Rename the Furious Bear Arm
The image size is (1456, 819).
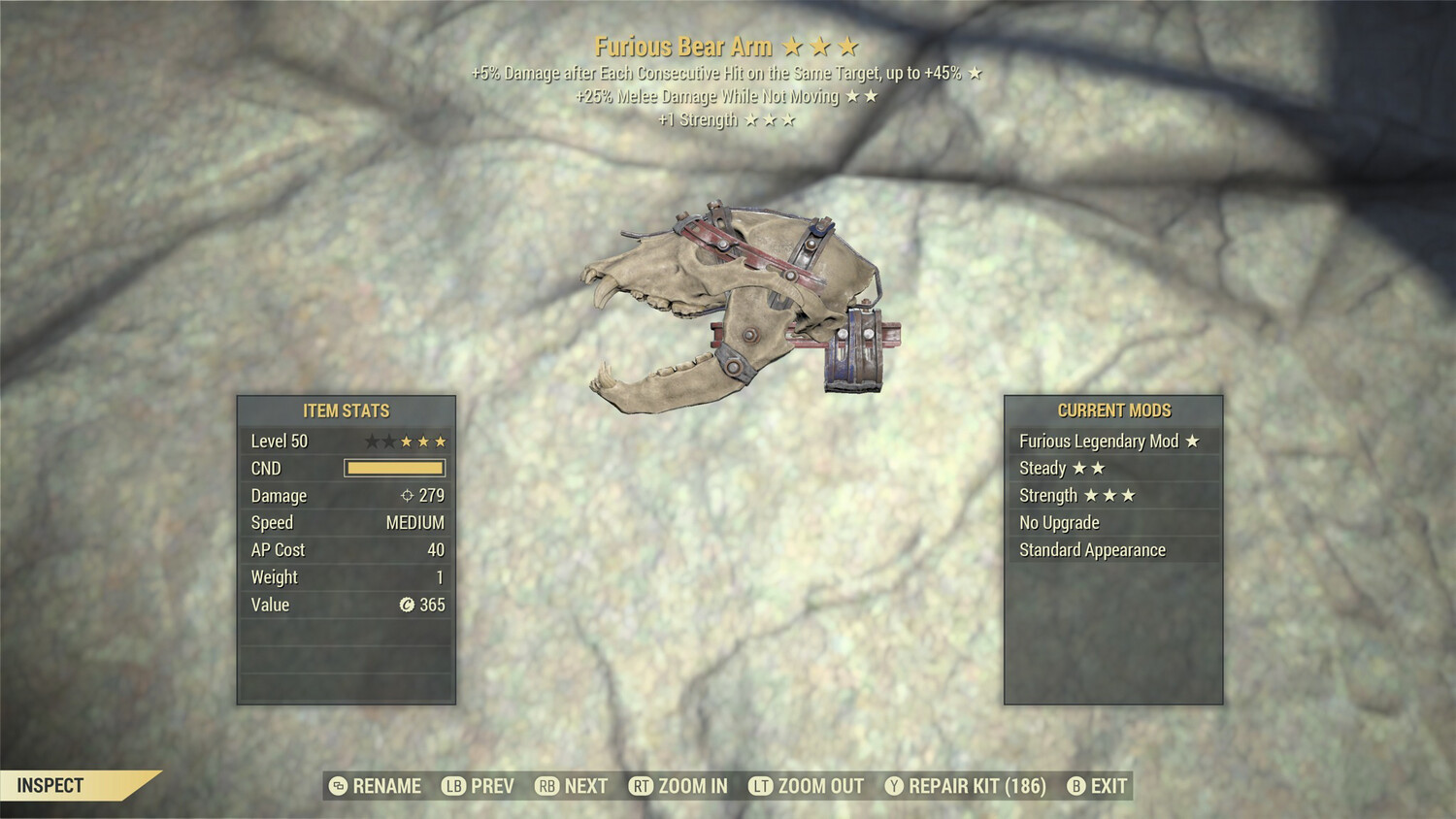pos(376,786)
